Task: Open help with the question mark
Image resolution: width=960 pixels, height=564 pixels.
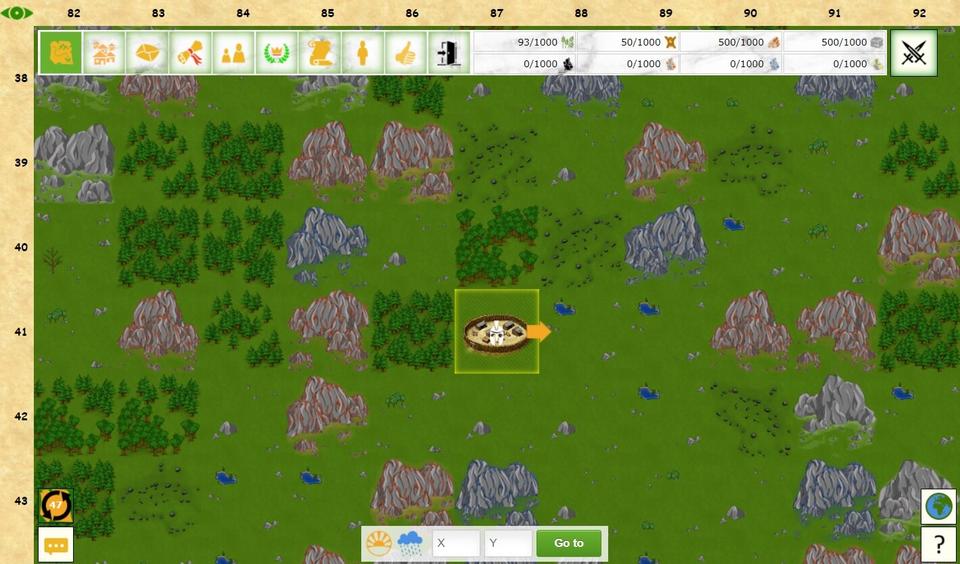Action: pyautogui.click(x=939, y=545)
